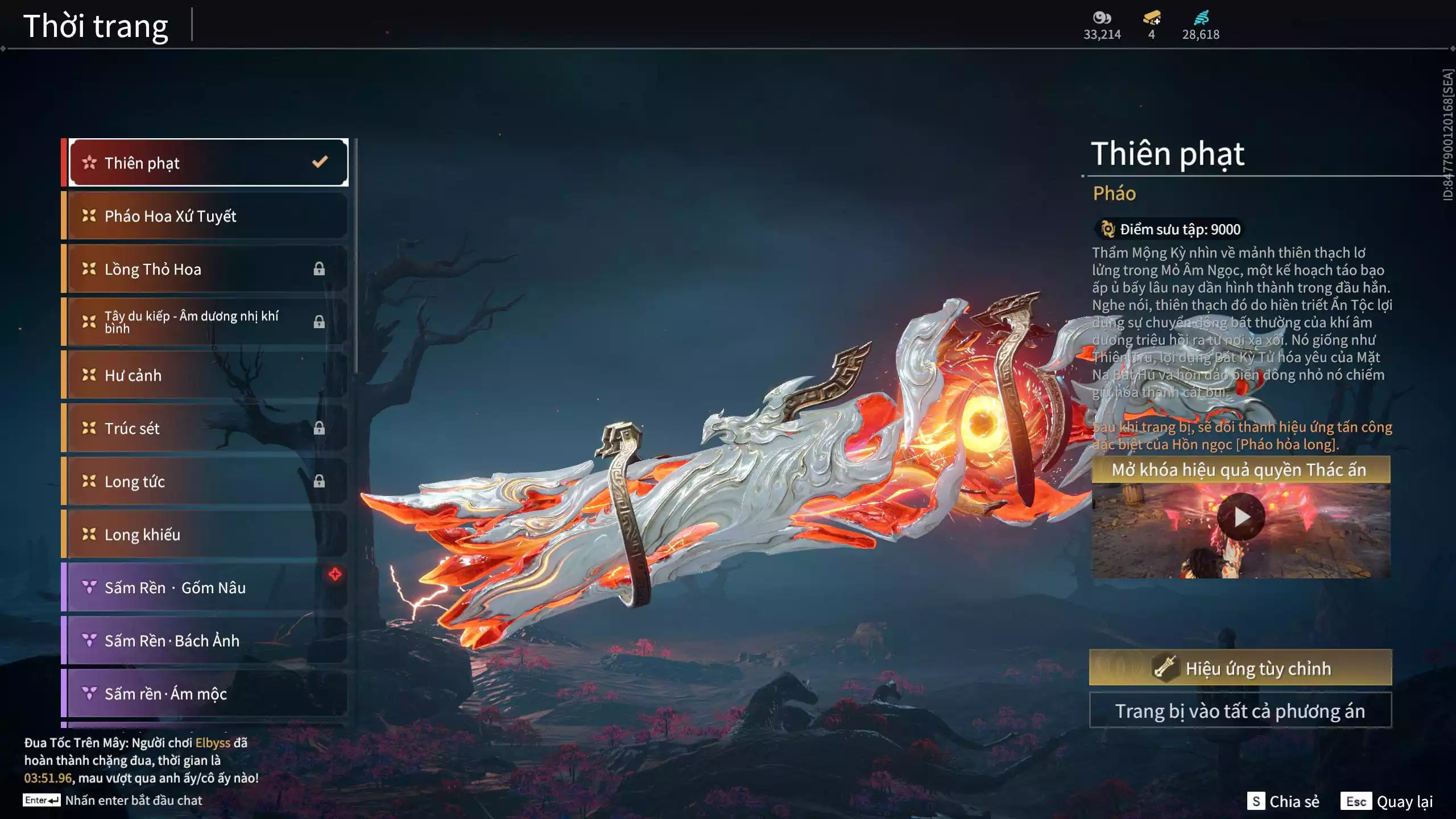Viewport: 1456px width, 819px height.
Task: Select the locked Lồng Thỏ Hoa skin
Action: [208, 269]
